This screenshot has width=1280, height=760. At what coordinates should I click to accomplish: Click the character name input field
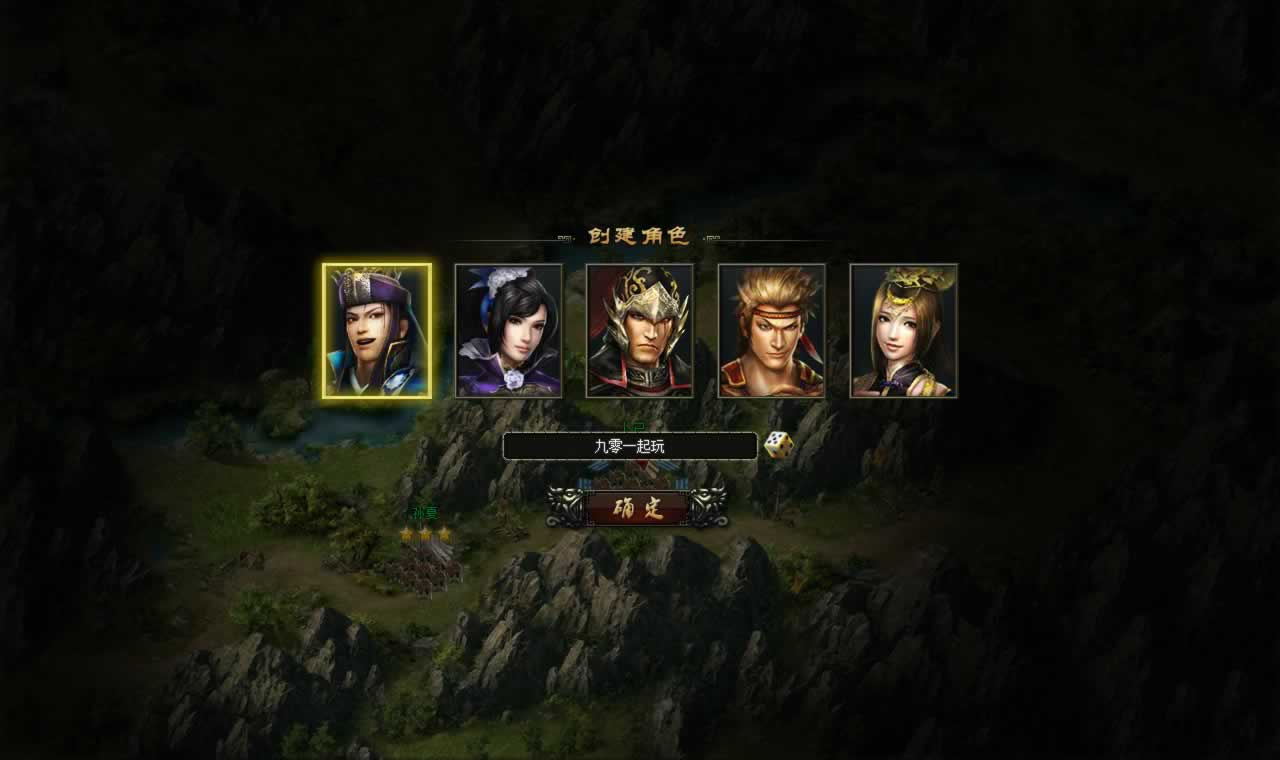(x=630, y=446)
